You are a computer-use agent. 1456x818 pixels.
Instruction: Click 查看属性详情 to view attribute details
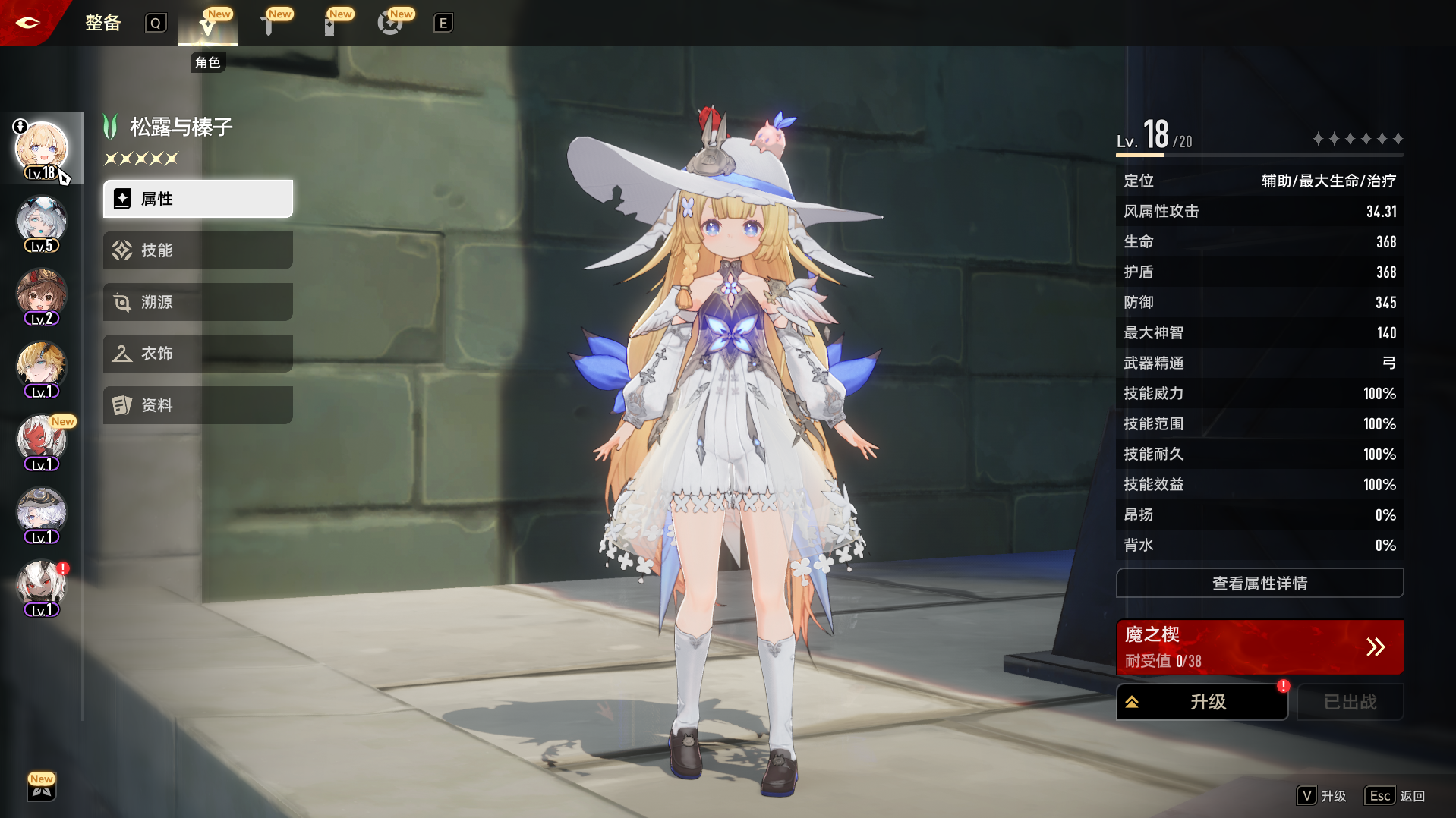pos(1259,583)
